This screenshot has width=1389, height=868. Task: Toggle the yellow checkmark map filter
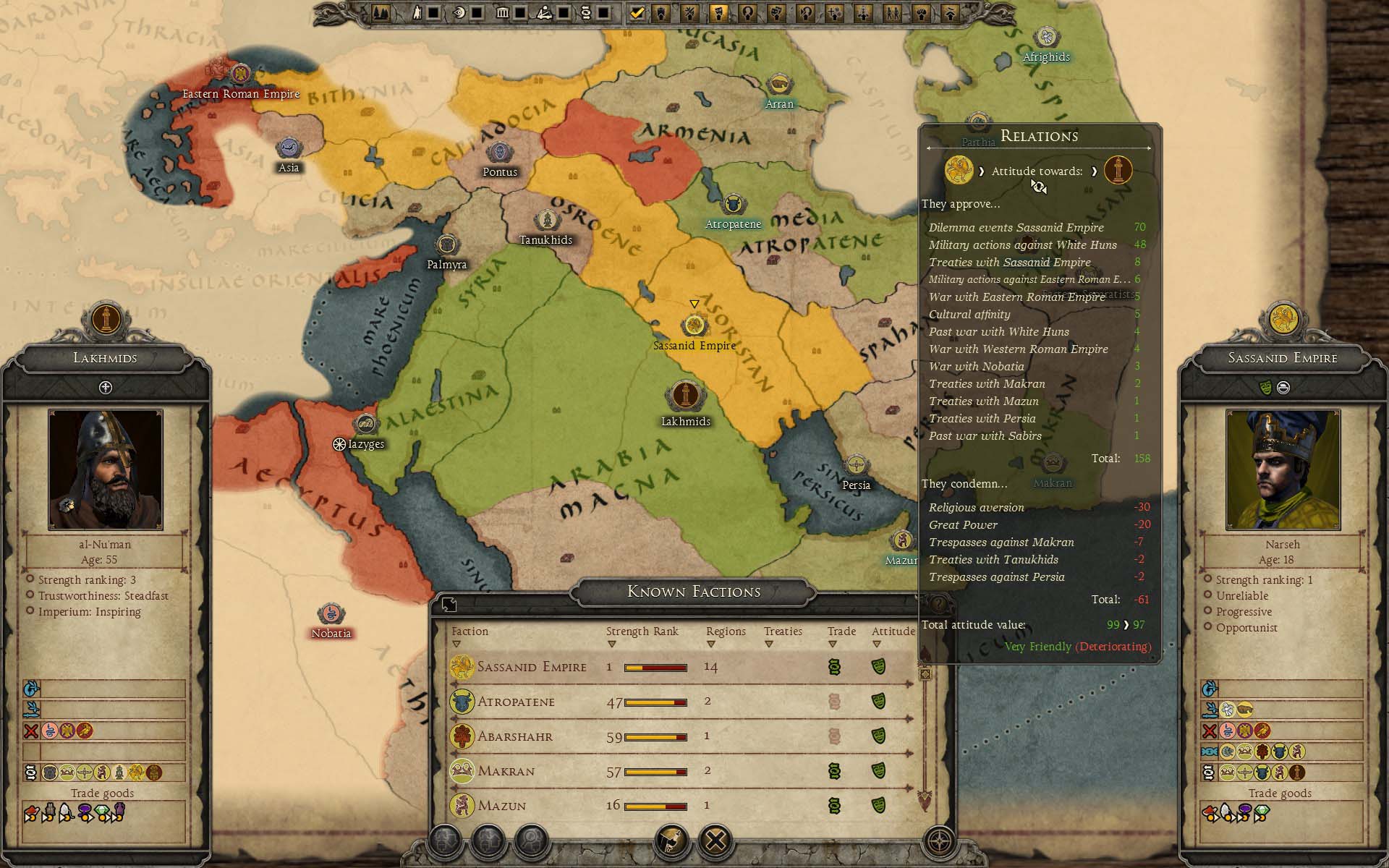click(637, 12)
